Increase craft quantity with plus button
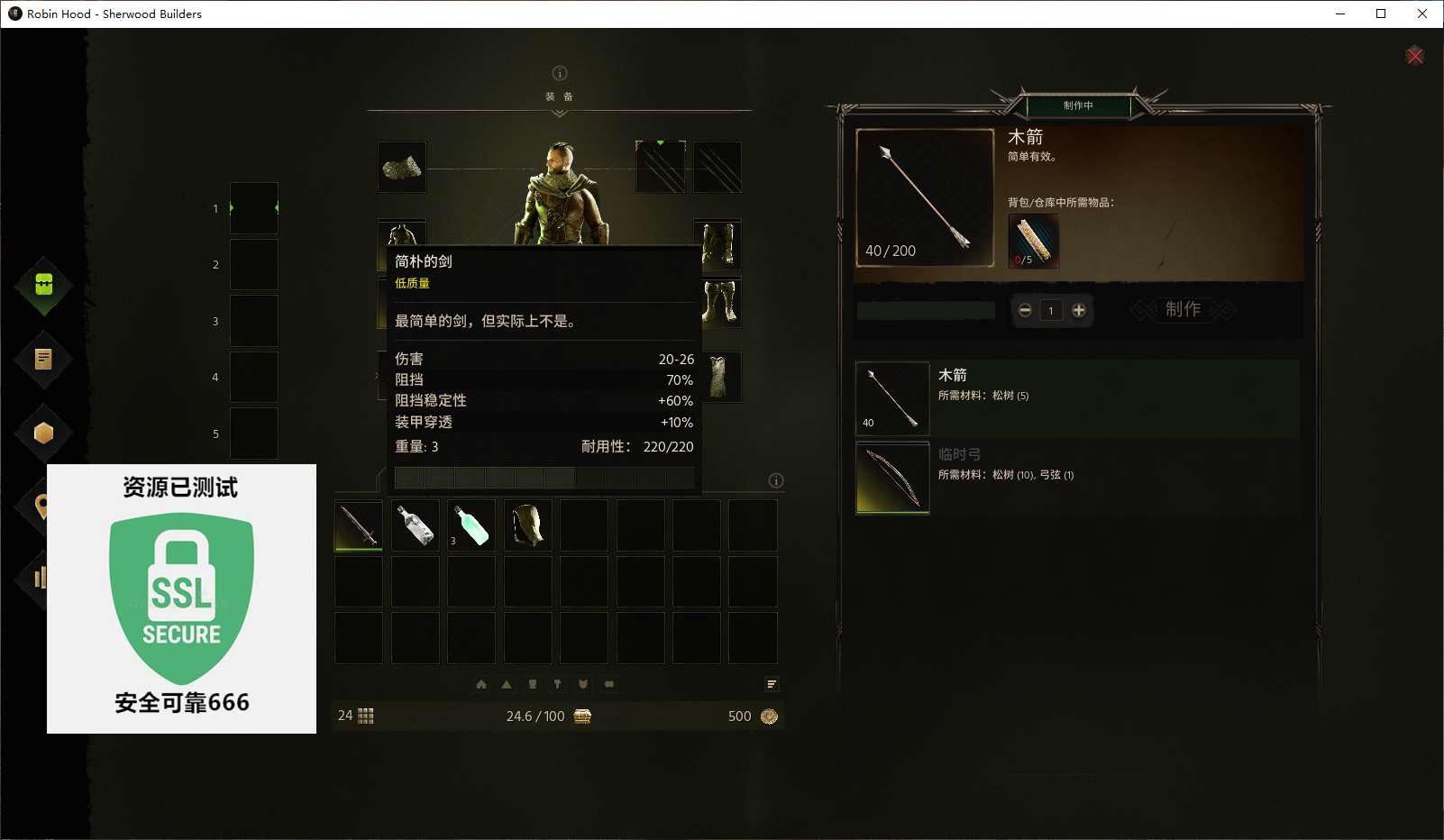Screen dimensions: 1444x840 tap(1078, 310)
